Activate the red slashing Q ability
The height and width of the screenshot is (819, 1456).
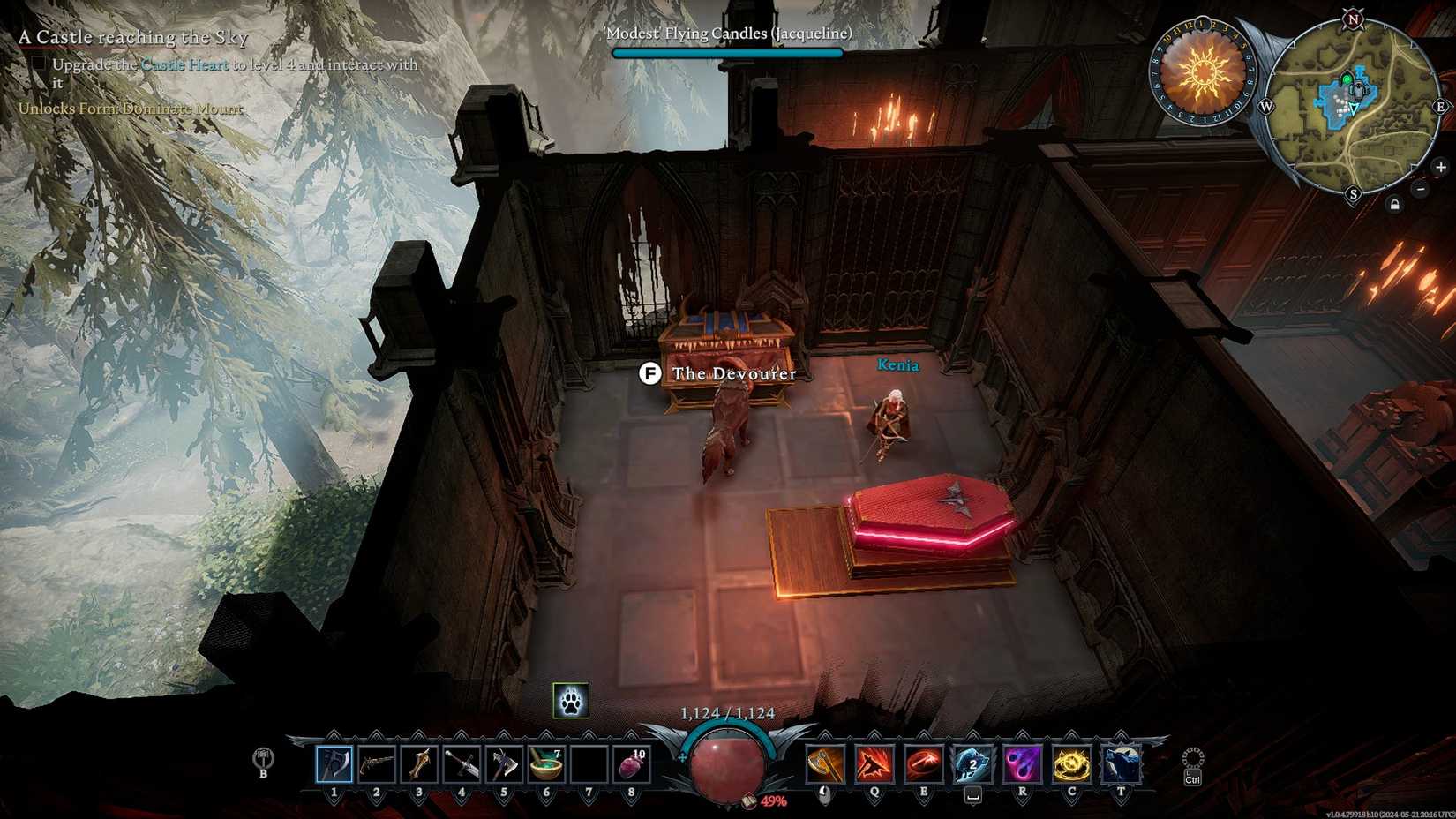(874, 764)
